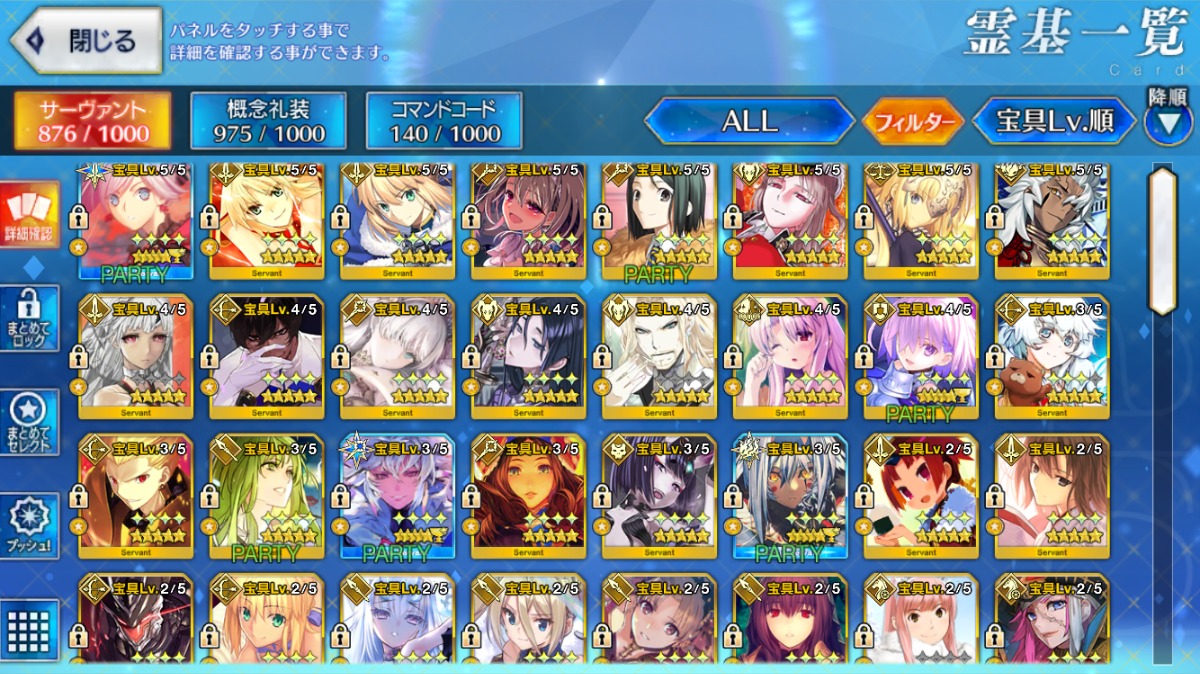Choose the まとめてロック bulk lock button
This screenshot has width=1200, height=674.
tap(28, 318)
